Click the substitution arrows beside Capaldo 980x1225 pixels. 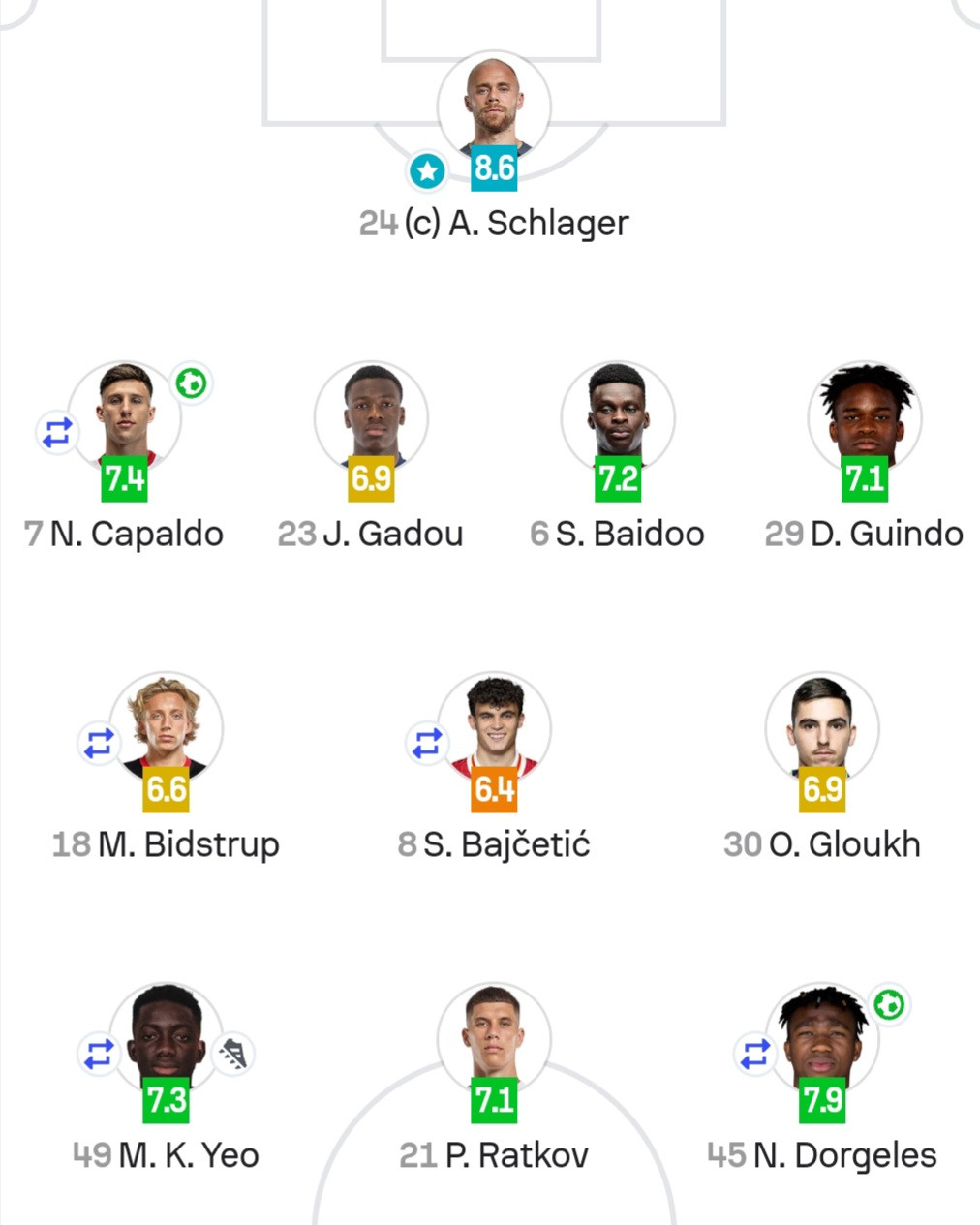coord(57,432)
